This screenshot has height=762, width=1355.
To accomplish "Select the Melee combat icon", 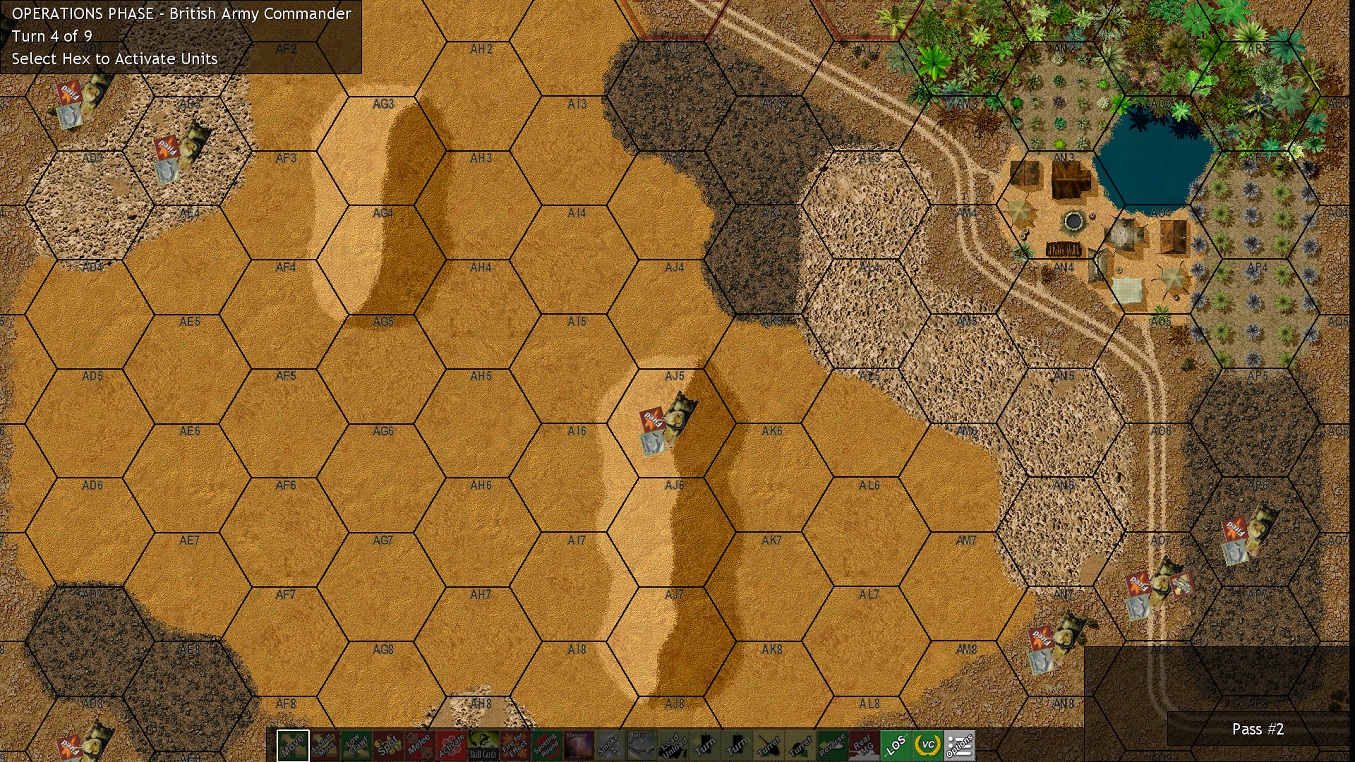I will click(x=420, y=744).
